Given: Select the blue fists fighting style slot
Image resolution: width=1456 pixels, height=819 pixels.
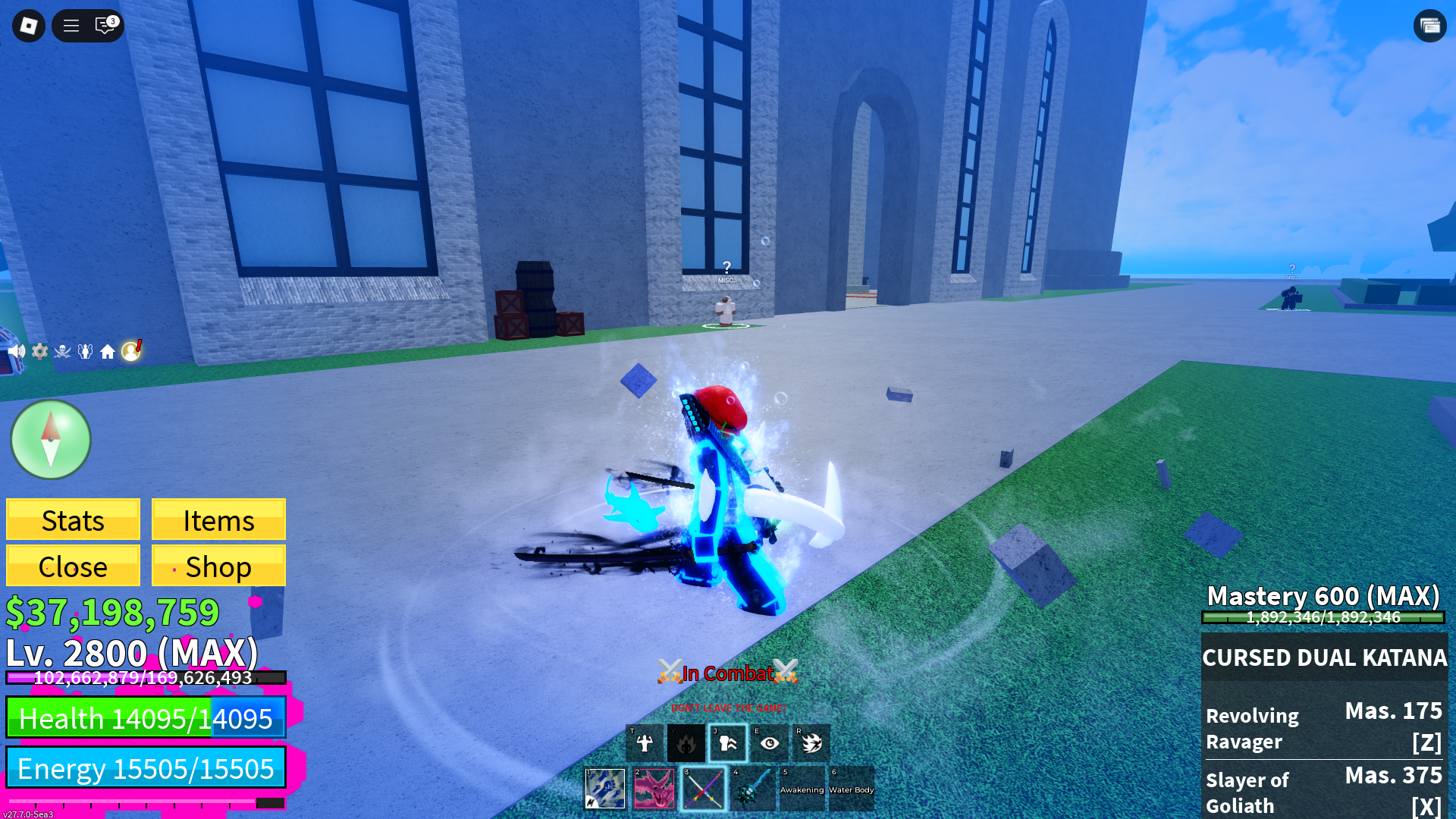Looking at the screenshot, I should 605,789.
